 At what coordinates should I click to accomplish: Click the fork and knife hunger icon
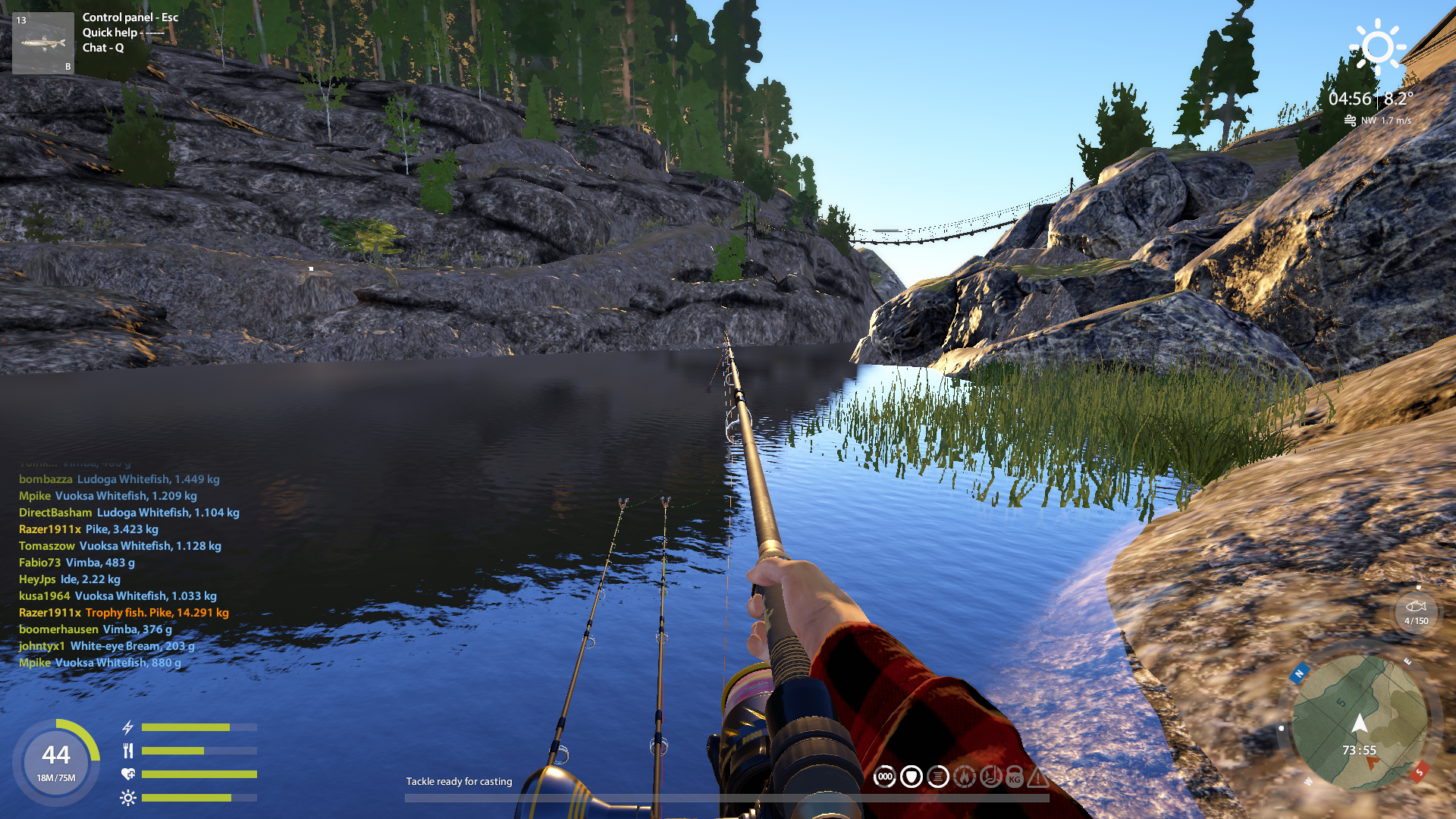click(x=128, y=751)
